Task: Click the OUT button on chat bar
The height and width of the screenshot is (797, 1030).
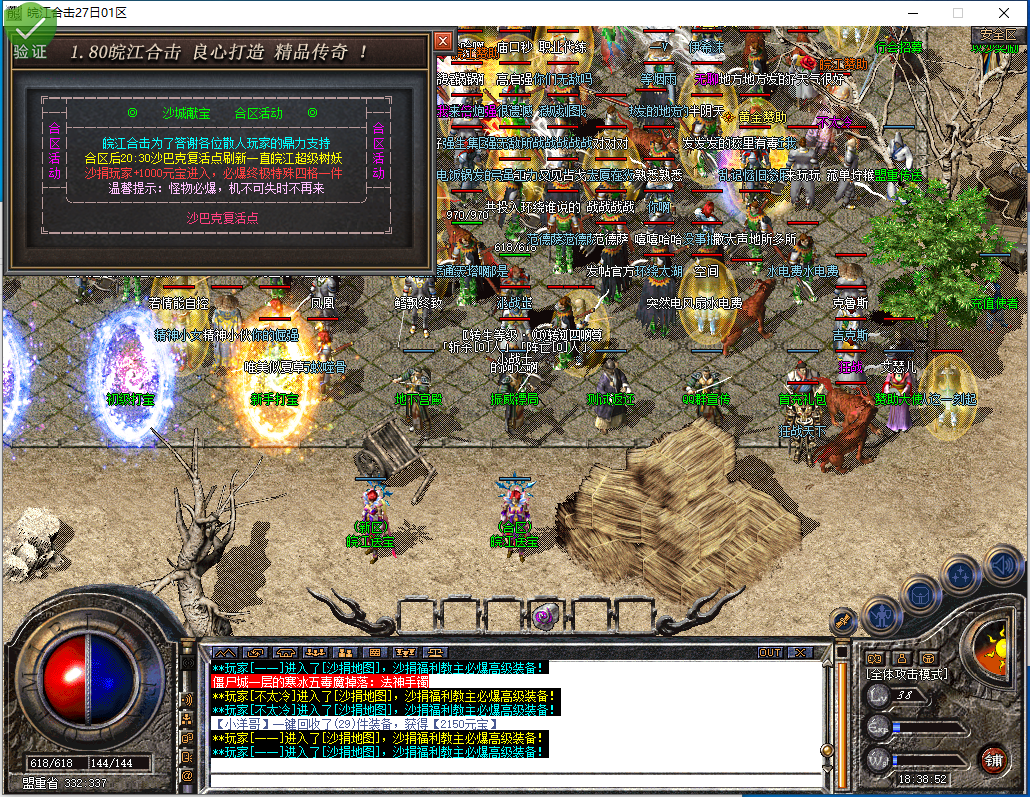Action: [x=770, y=652]
